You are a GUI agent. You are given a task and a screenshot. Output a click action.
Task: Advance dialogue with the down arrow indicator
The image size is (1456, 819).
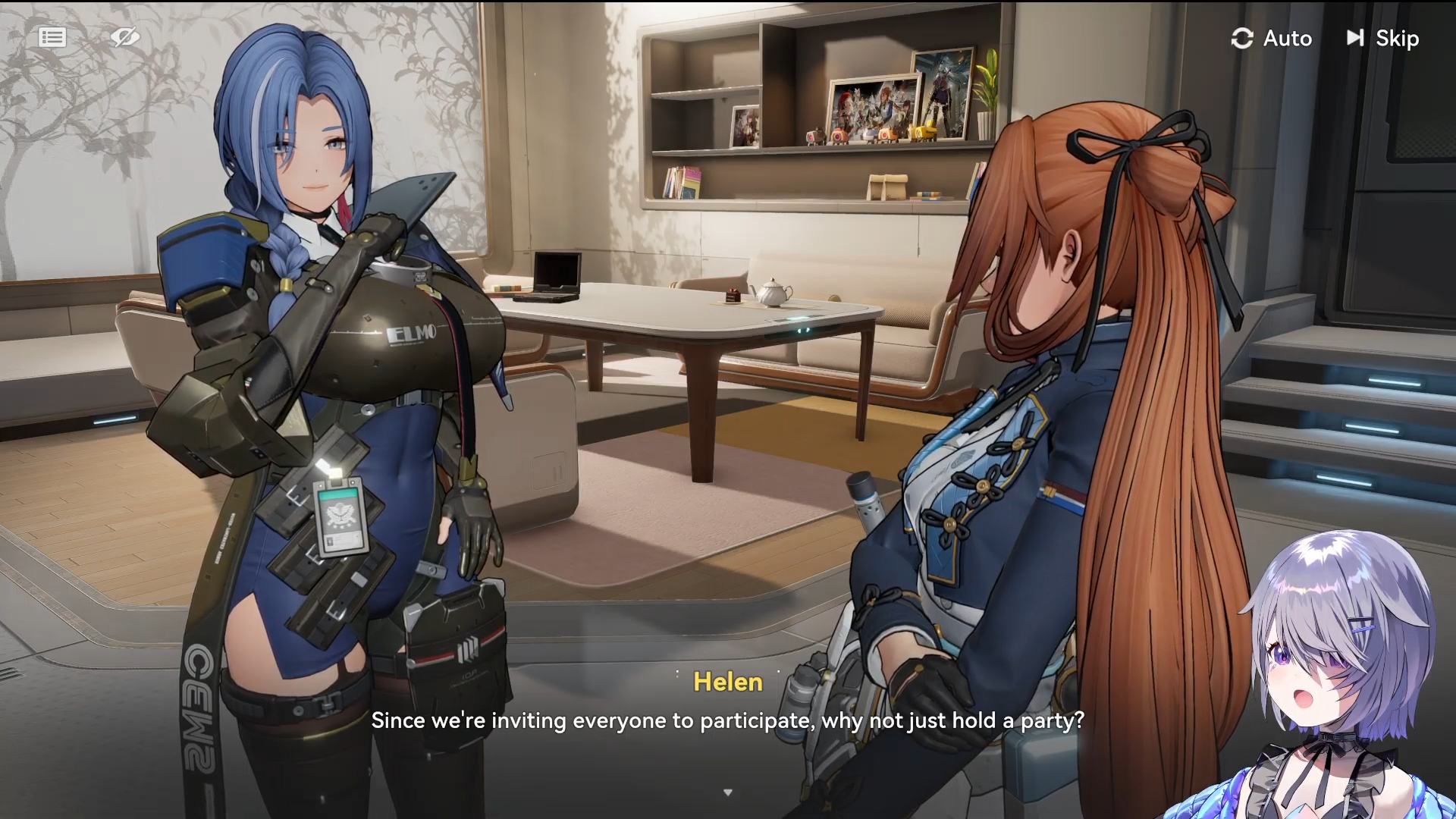click(x=728, y=792)
